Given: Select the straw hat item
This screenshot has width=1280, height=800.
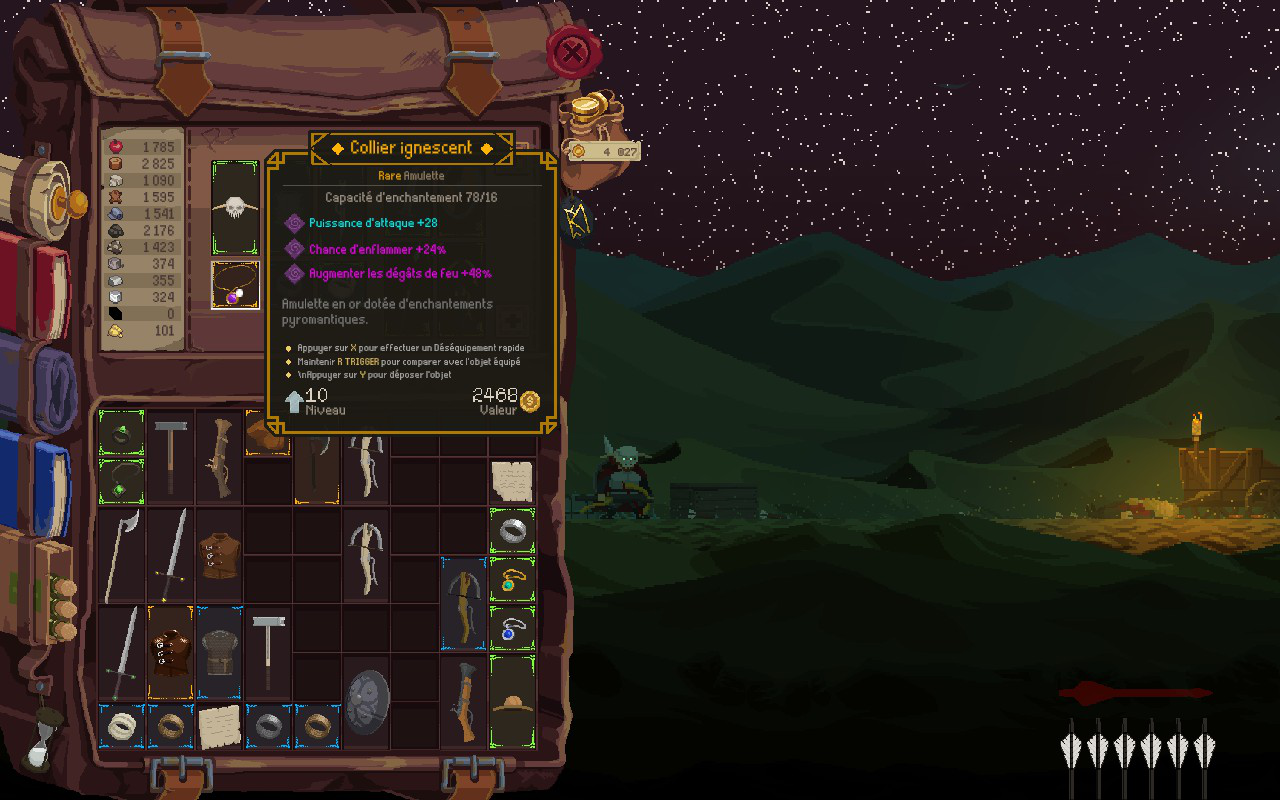Looking at the screenshot, I should 512,701.
